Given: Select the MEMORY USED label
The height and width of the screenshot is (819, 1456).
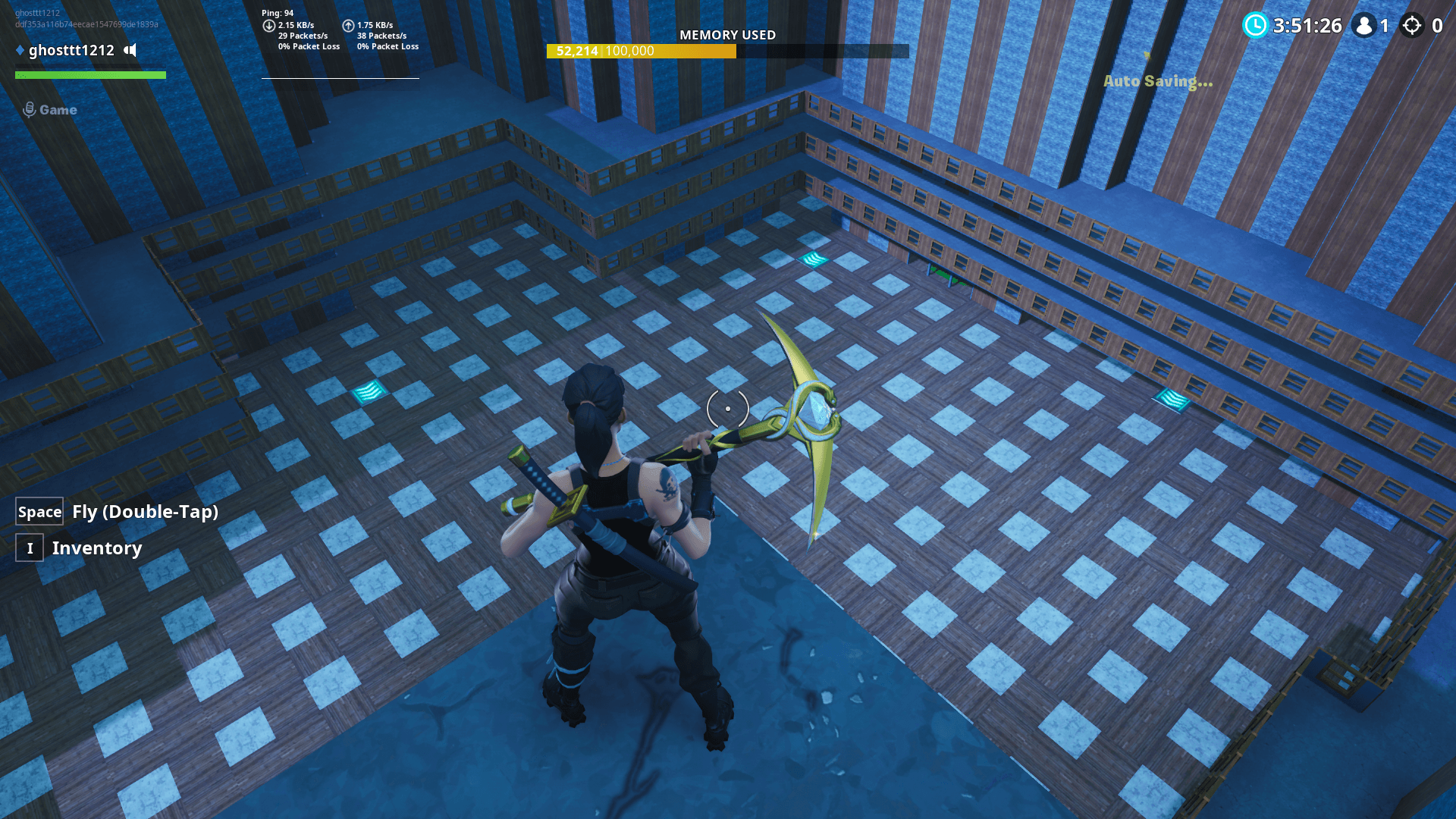Looking at the screenshot, I should [x=727, y=35].
